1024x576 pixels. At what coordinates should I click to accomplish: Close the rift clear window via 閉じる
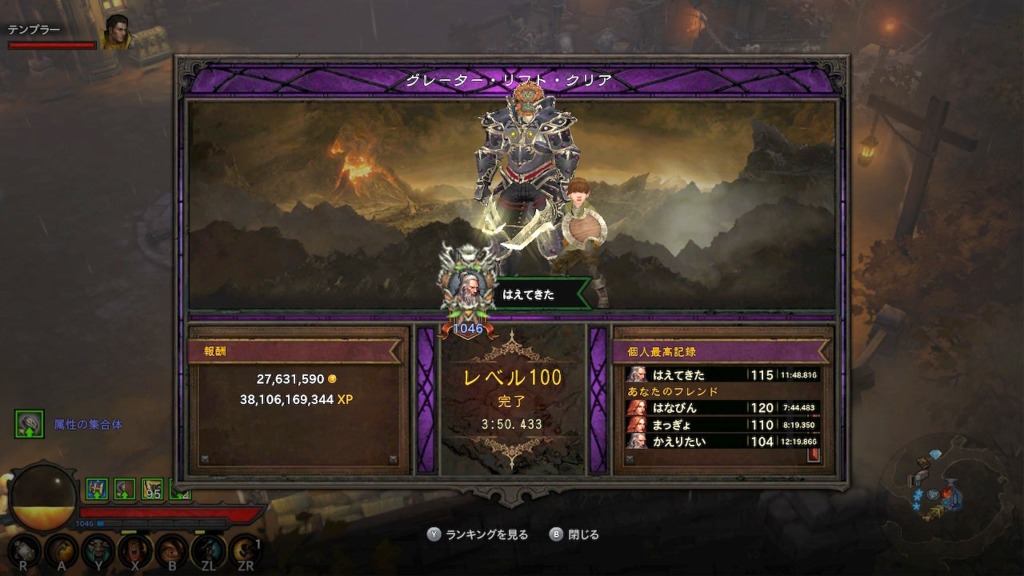click(575, 535)
